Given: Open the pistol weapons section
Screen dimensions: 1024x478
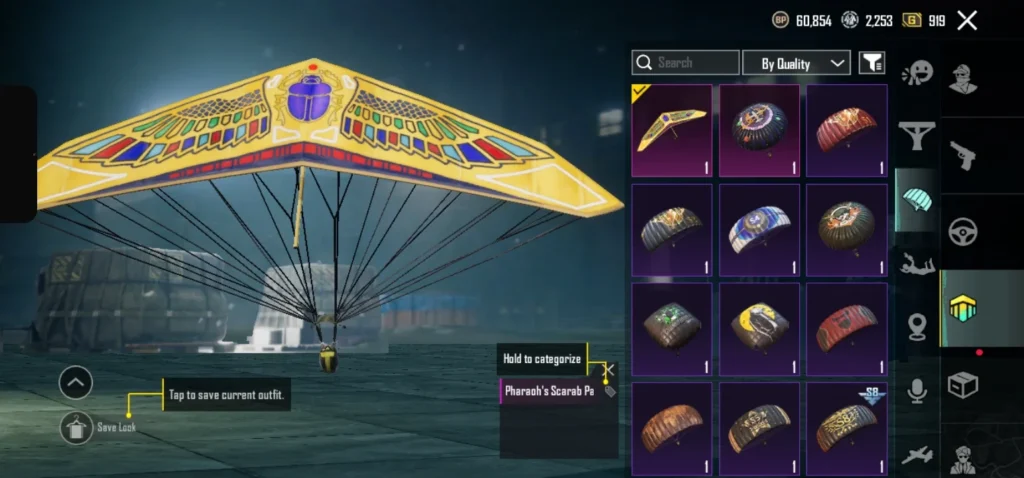Looking at the screenshot, I should pyautogui.click(x=964, y=155).
